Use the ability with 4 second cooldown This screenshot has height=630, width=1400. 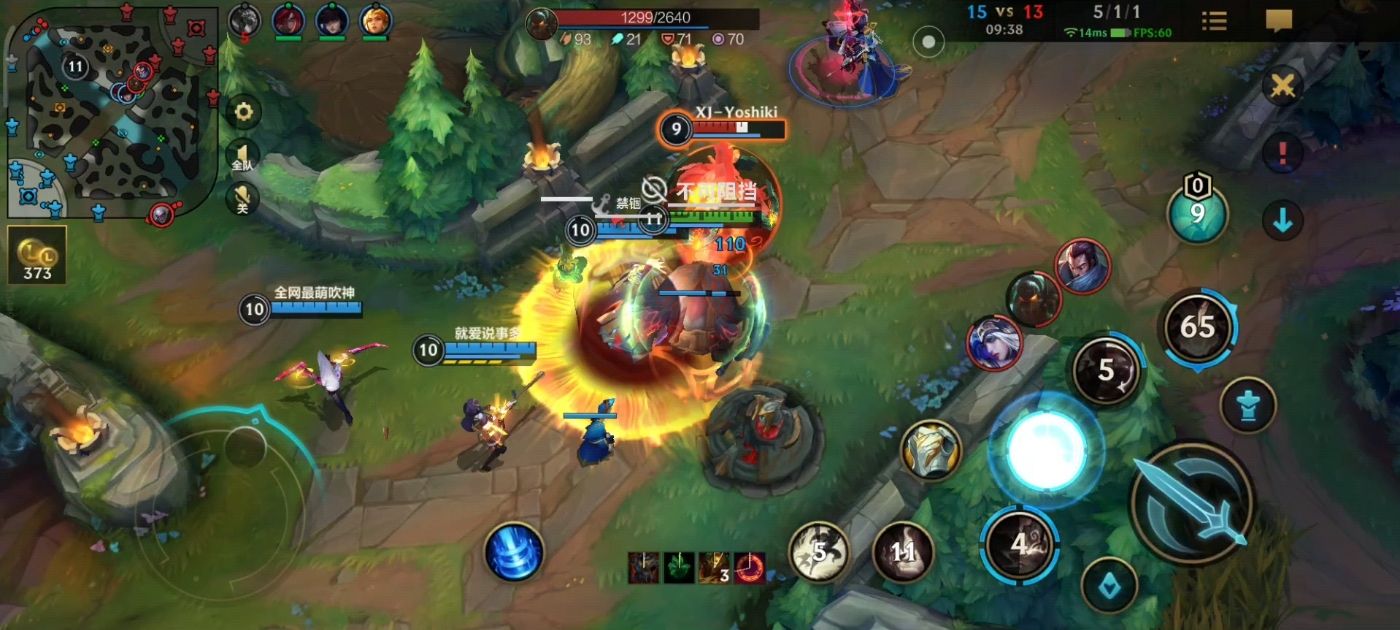1019,544
